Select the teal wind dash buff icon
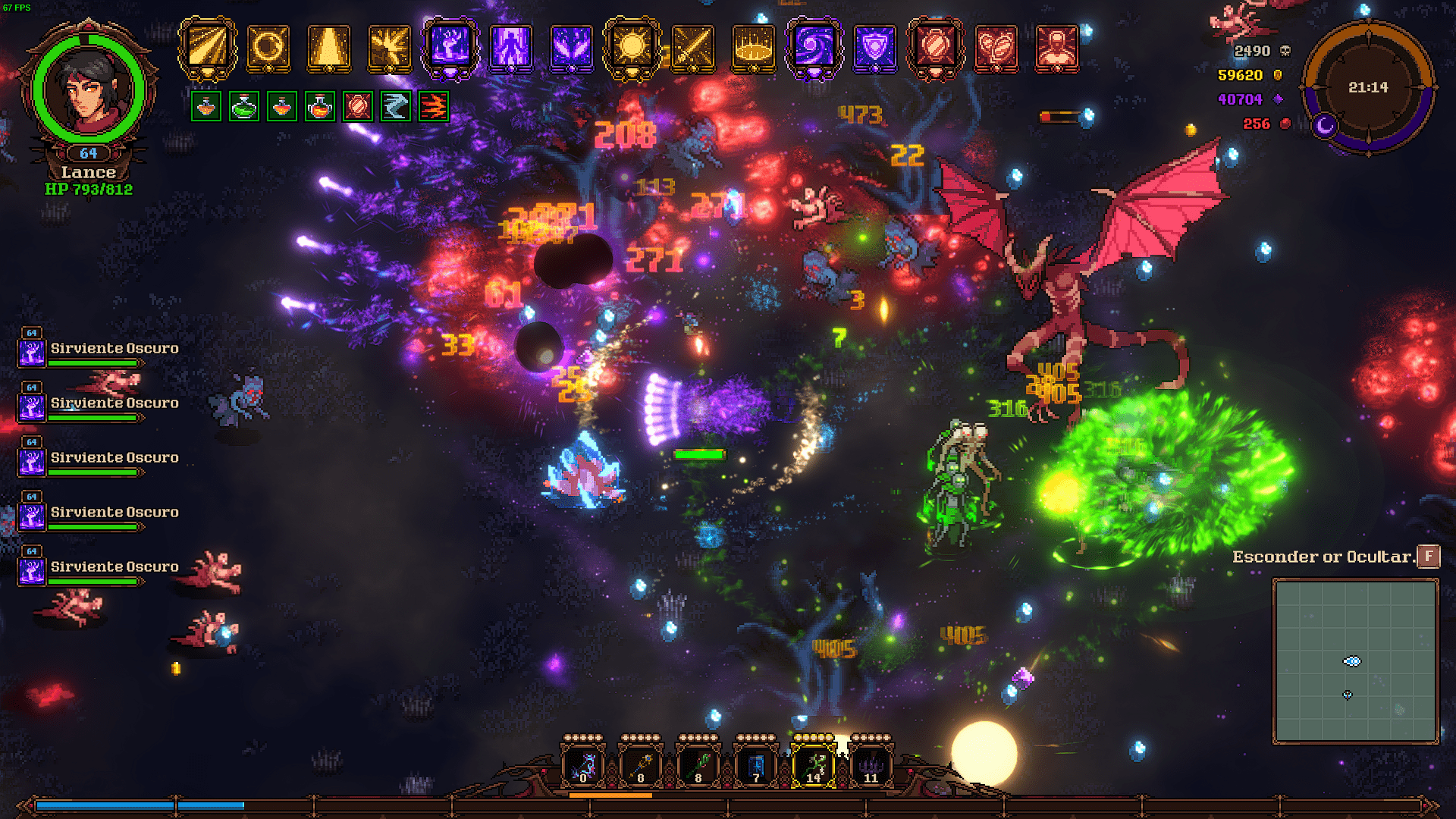This screenshot has width=1456, height=819. (x=395, y=107)
